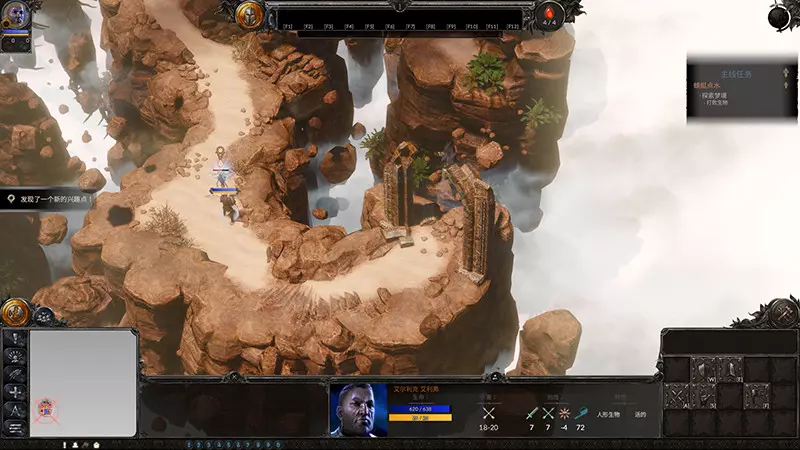
Task: Toggle the letter A minimap button
Action: click(15, 410)
